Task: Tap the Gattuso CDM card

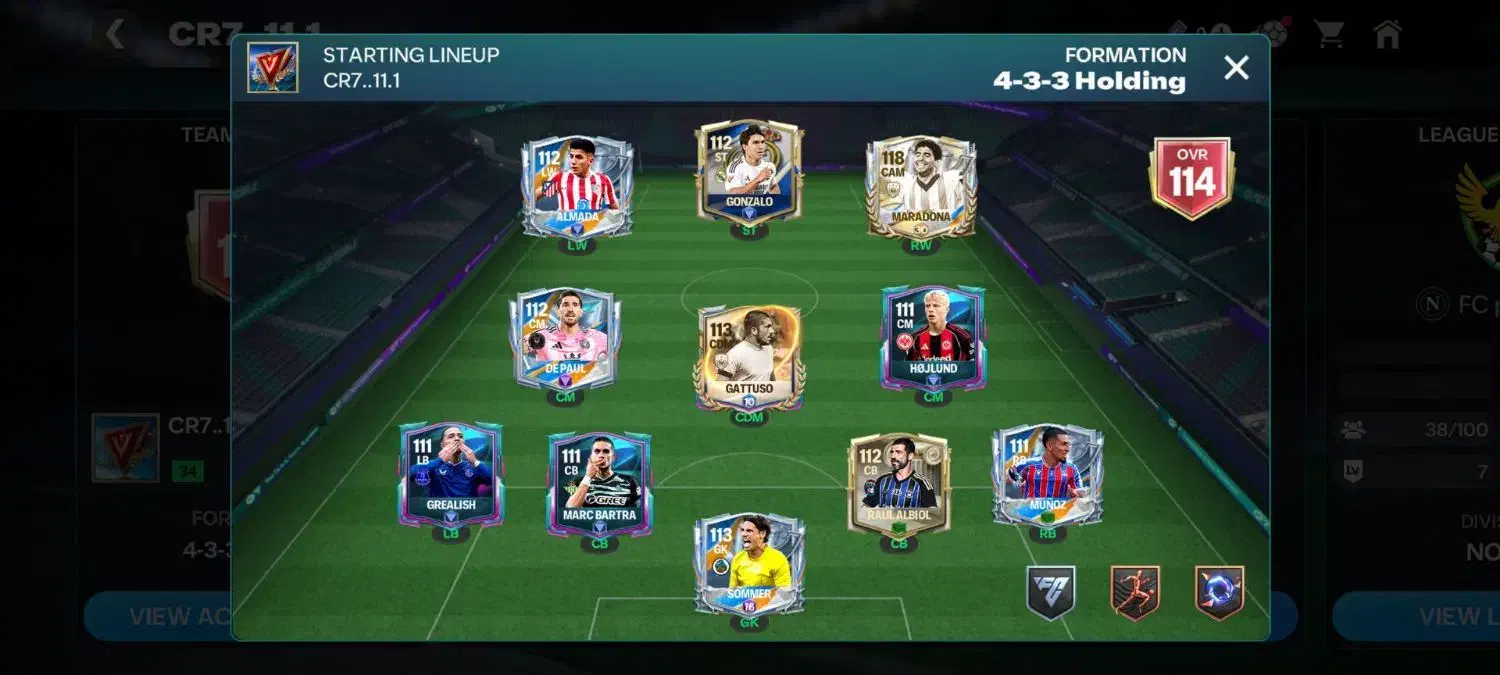Action: point(748,357)
